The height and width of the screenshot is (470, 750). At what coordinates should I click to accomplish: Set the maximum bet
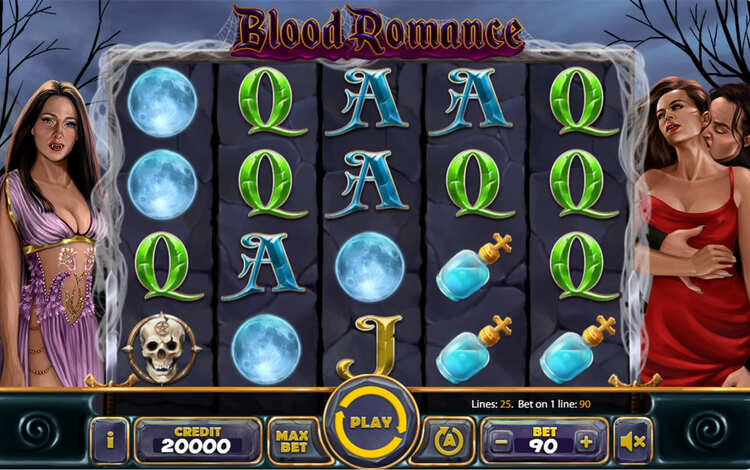(290, 440)
